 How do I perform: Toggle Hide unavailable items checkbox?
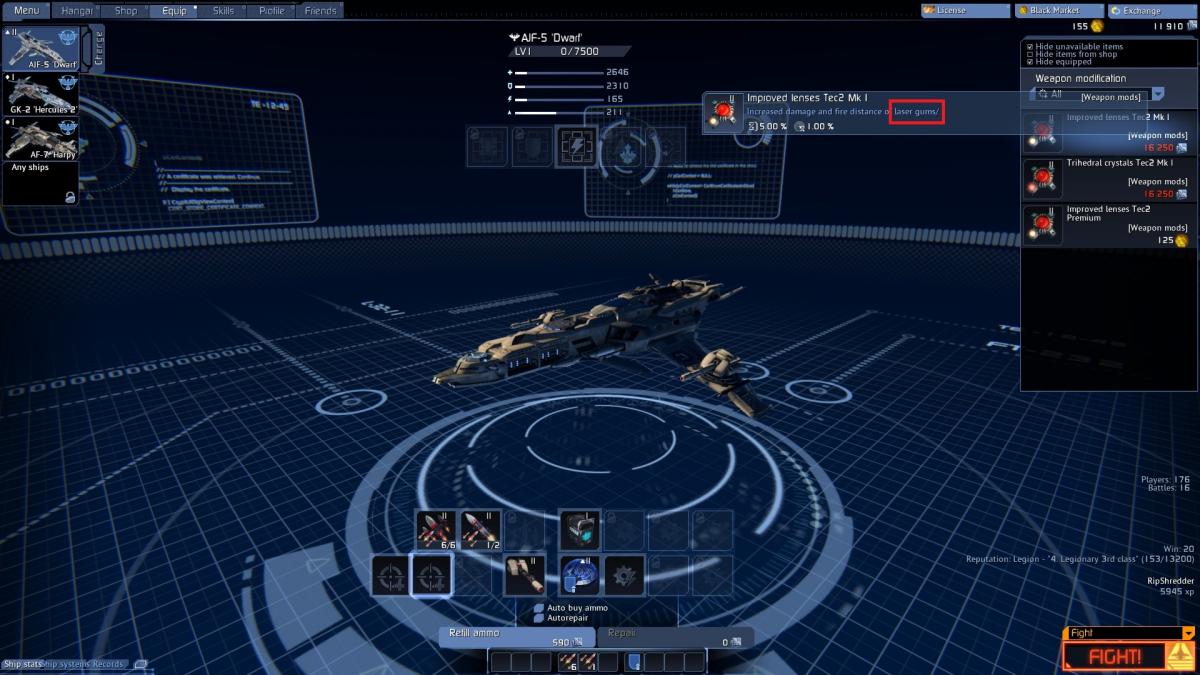1030,46
